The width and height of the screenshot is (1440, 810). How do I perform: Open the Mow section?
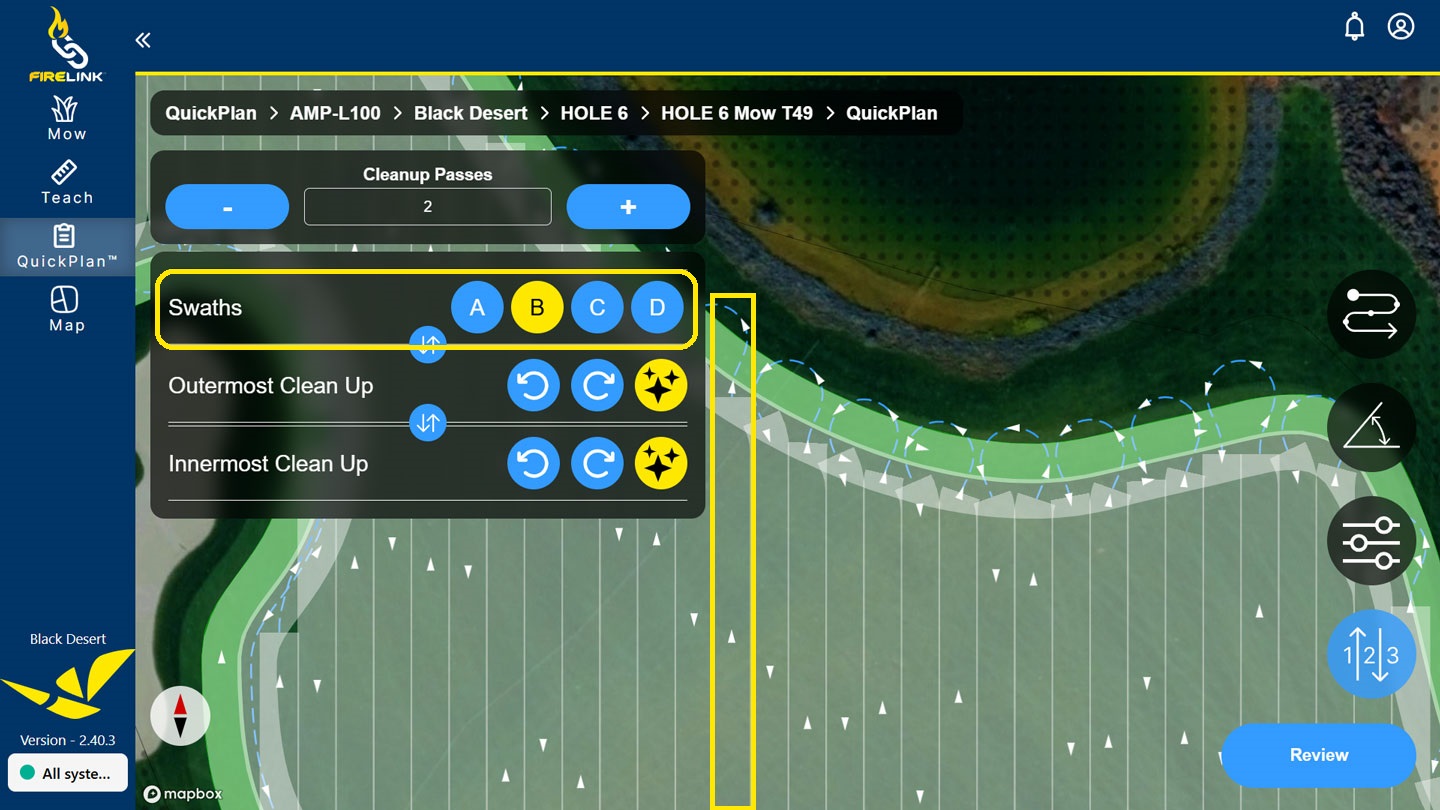[x=67, y=118]
